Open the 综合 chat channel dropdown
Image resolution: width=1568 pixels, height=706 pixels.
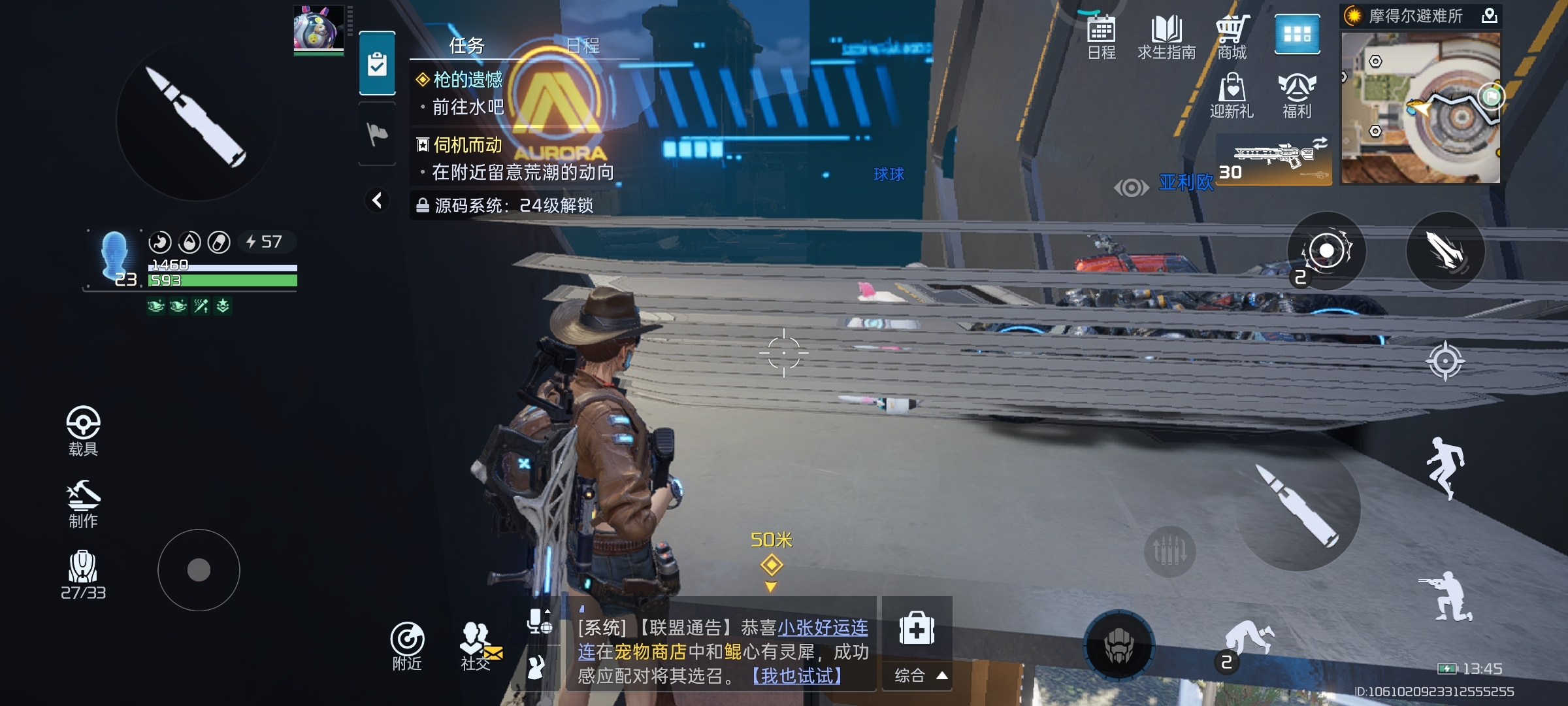pos(918,676)
